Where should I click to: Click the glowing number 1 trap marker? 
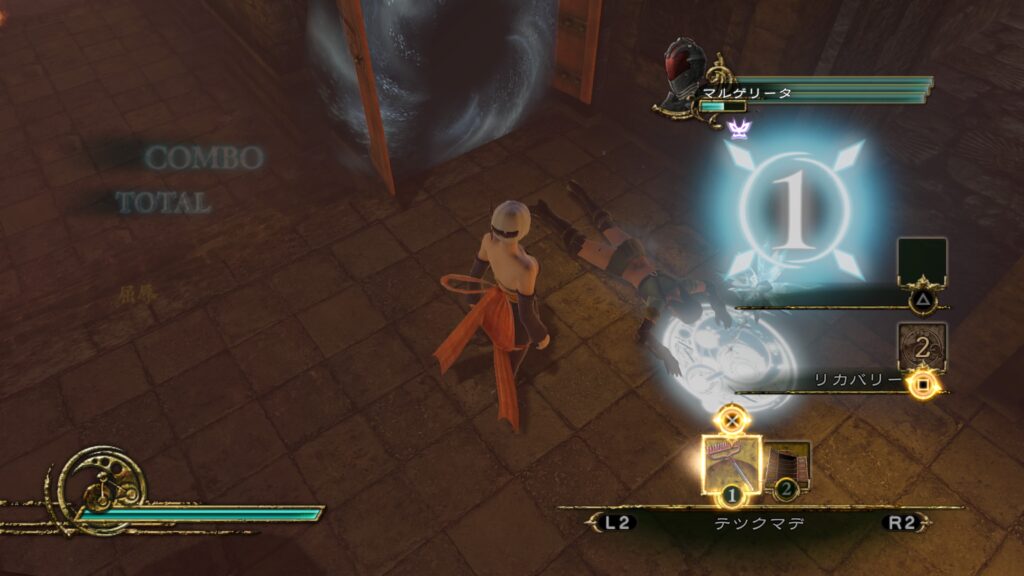click(x=794, y=212)
